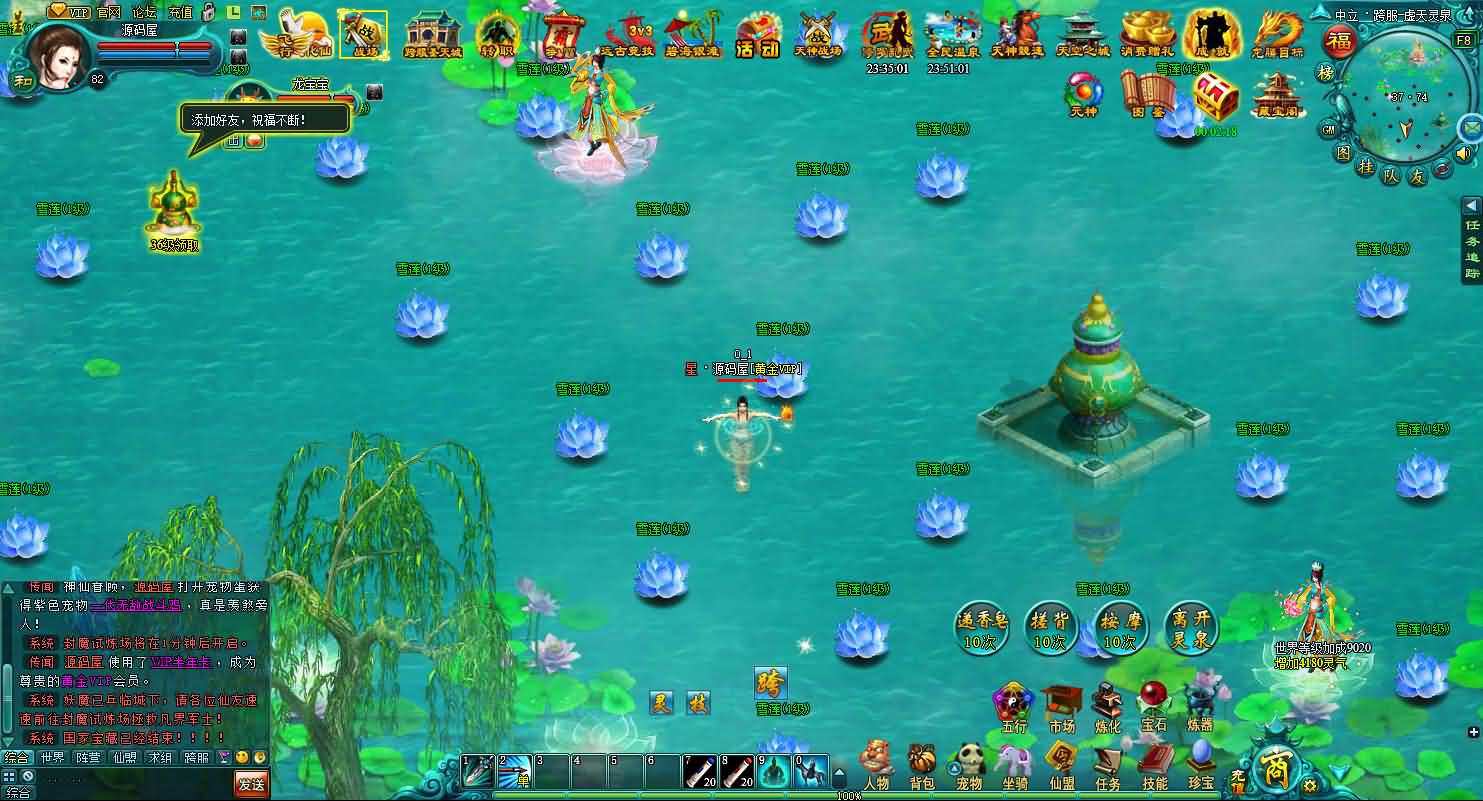Click the 活动 events icon
Viewport: 1483px width, 801px height.
757,38
